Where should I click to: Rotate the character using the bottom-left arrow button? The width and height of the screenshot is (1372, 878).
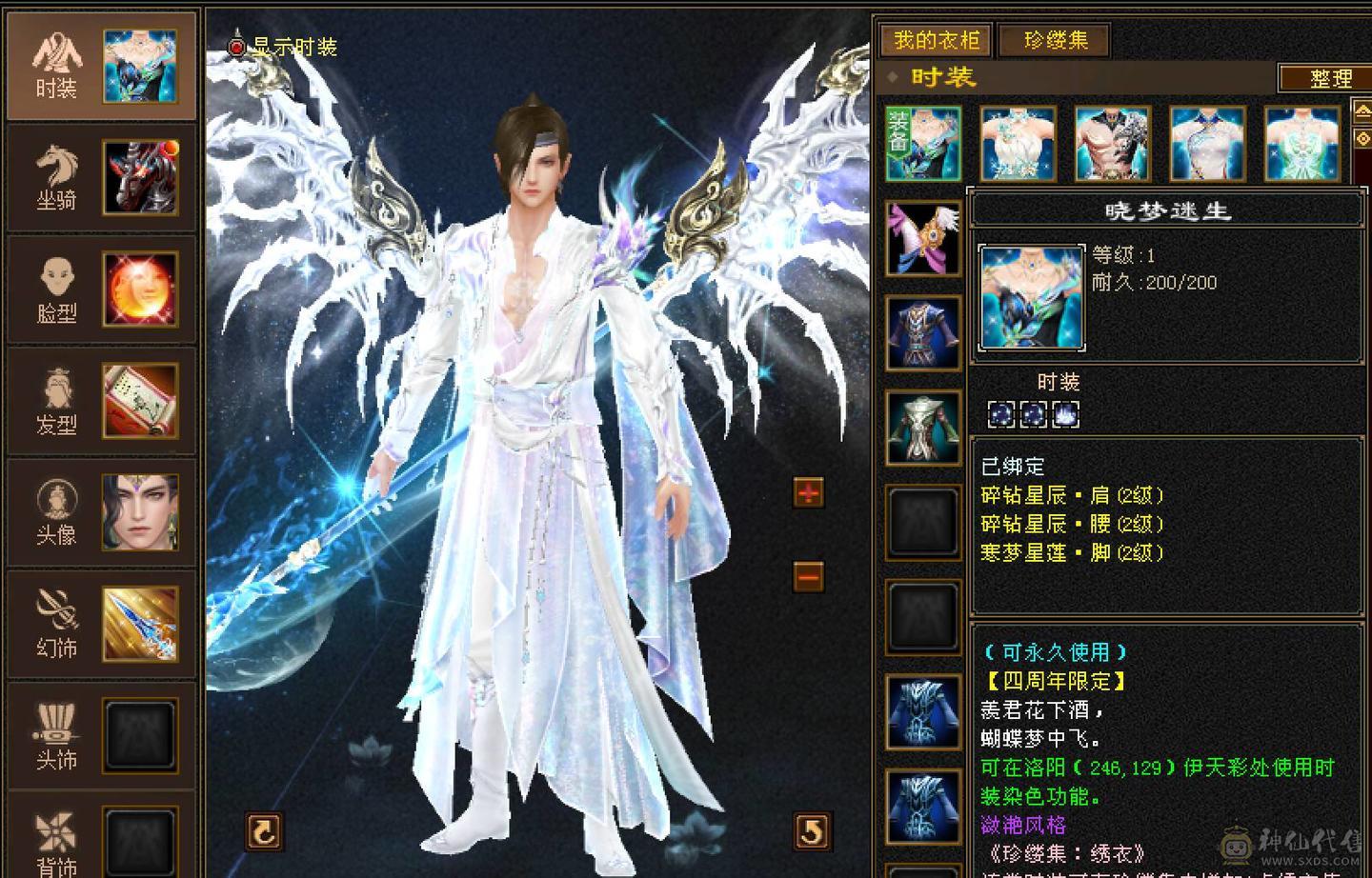tap(263, 830)
